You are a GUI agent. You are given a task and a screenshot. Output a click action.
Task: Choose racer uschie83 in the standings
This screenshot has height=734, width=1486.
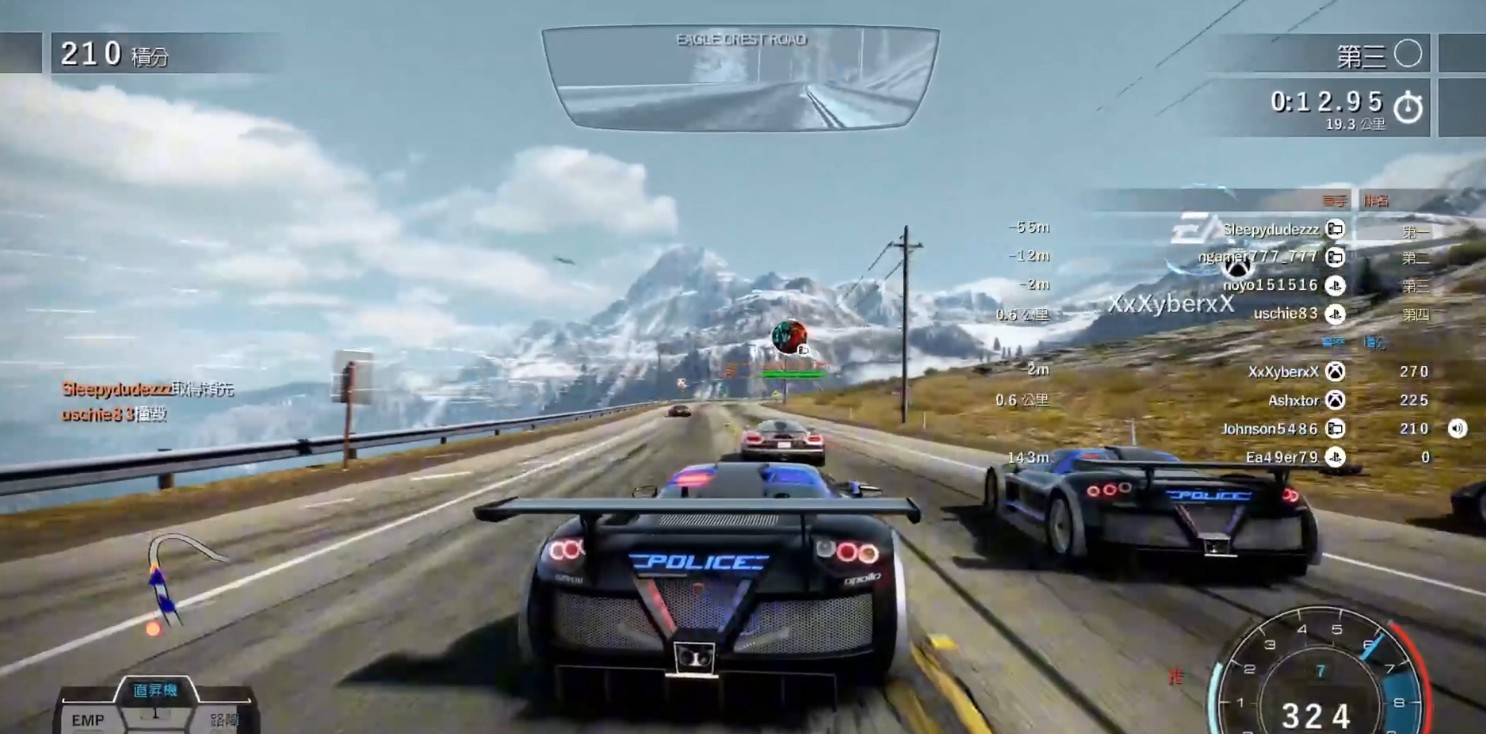(1285, 313)
